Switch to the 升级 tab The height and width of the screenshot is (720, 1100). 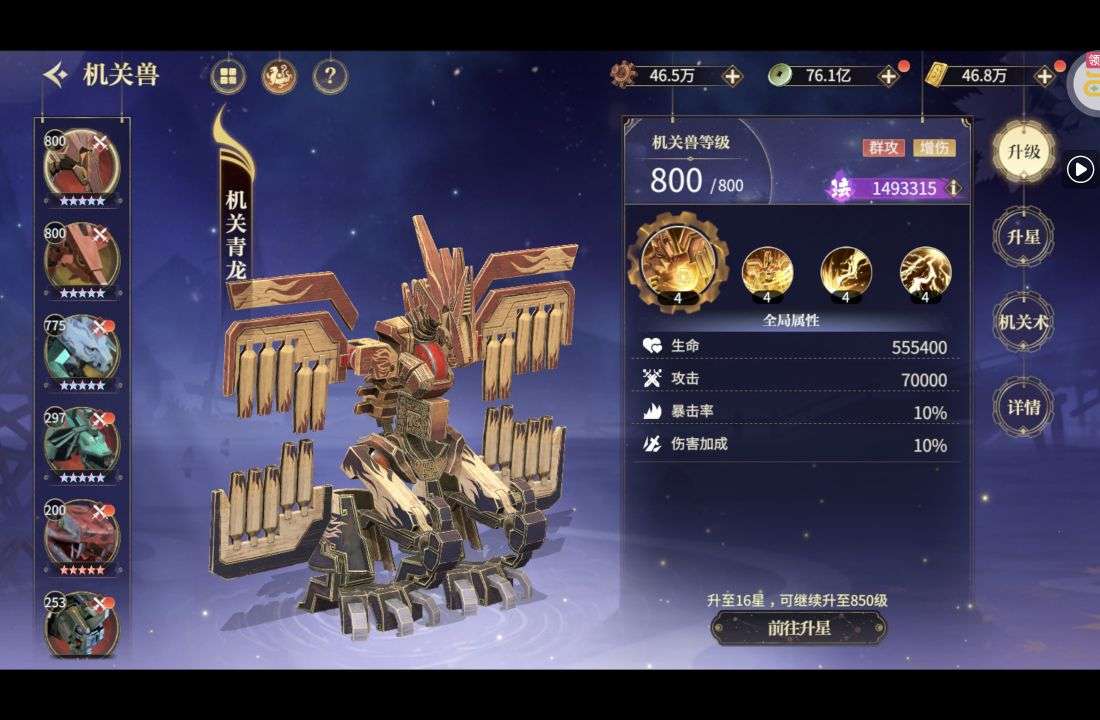pyautogui.click(x=1024, y=152)
